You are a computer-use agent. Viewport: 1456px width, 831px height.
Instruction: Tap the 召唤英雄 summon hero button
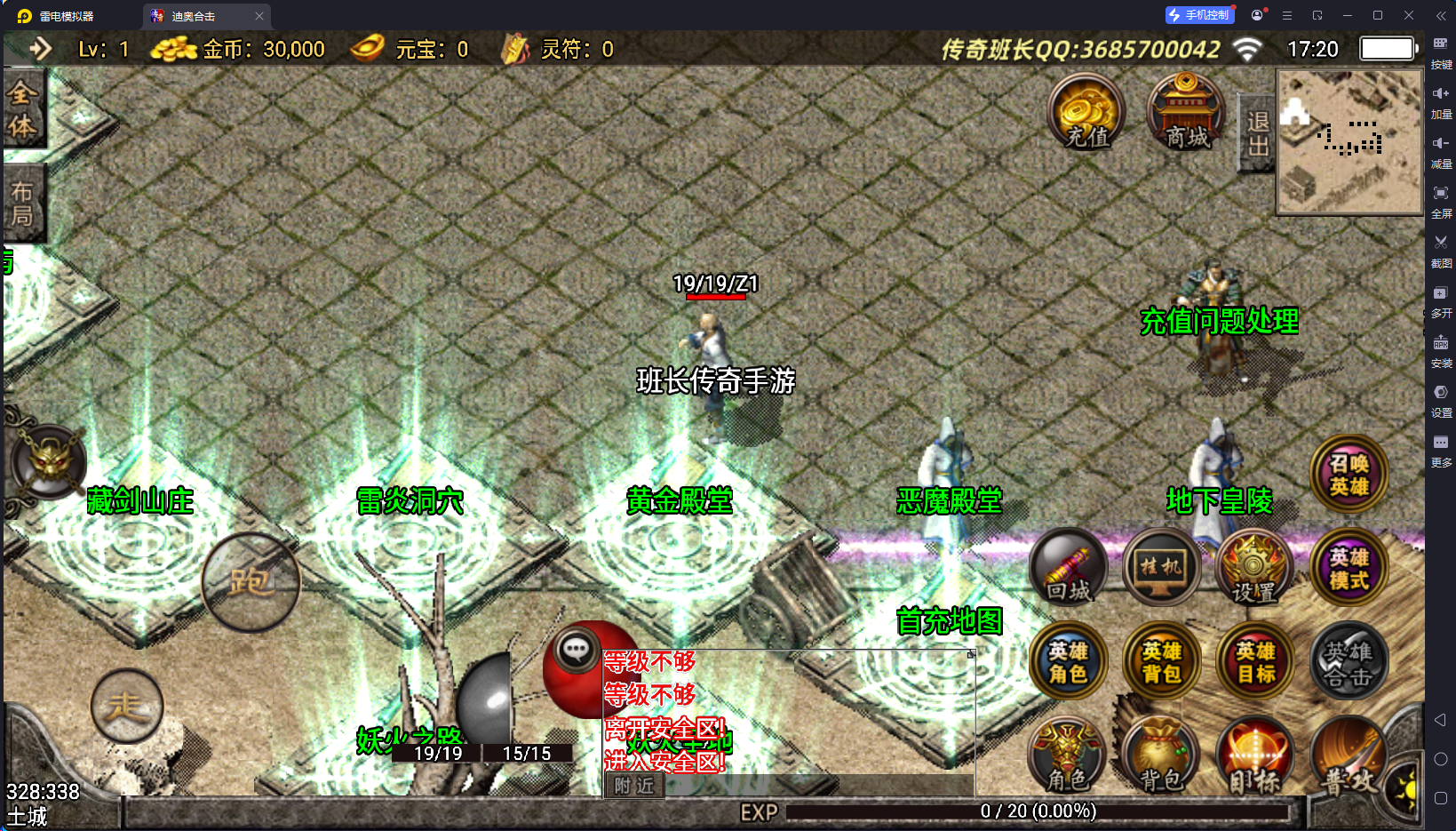tap(1349, 475)
